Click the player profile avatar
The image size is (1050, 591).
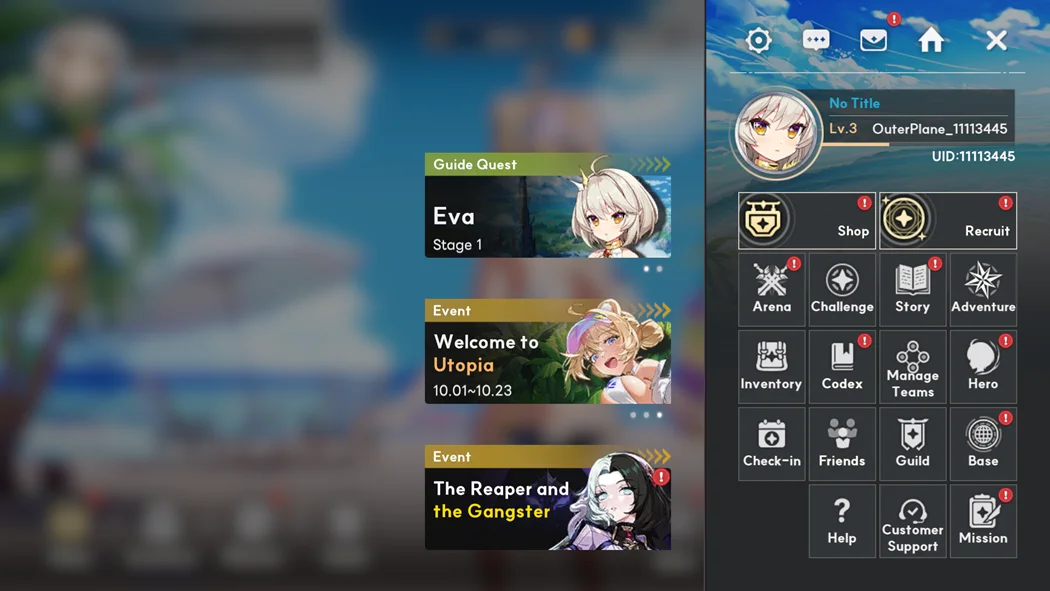pyautogui.click(x=776, y=133)
